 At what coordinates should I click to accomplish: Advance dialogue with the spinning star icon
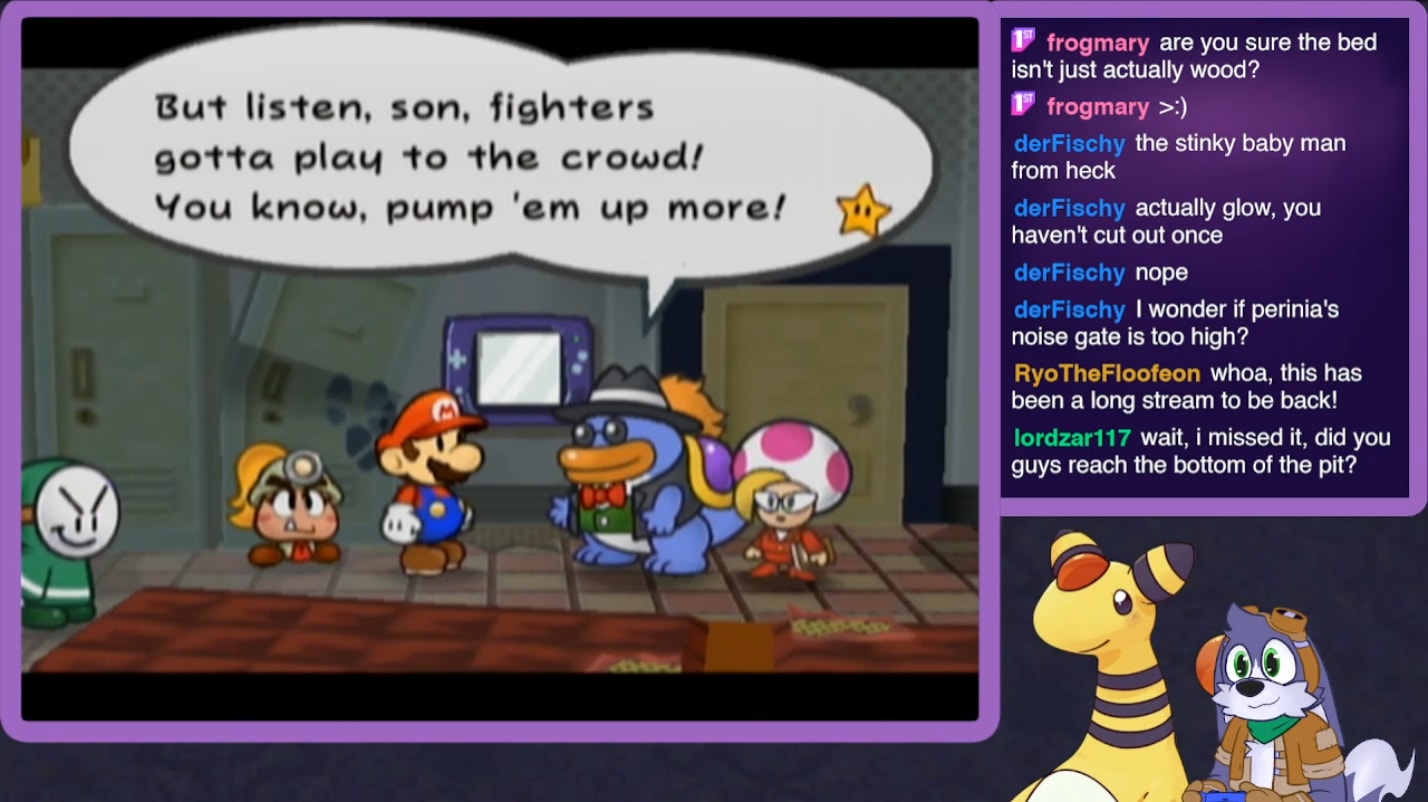[864, 210]
